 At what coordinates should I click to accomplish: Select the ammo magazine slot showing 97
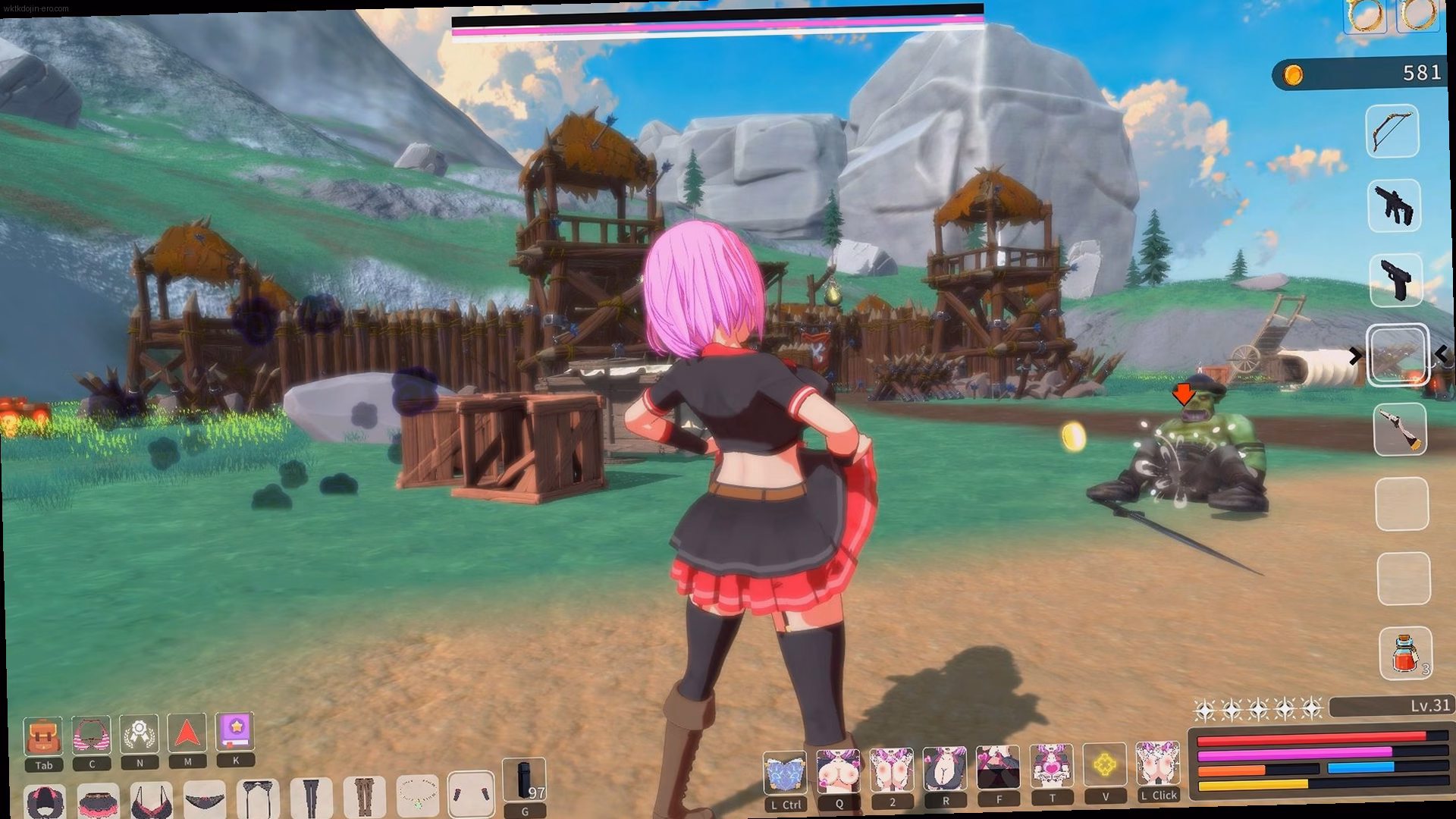pos(524,780)
